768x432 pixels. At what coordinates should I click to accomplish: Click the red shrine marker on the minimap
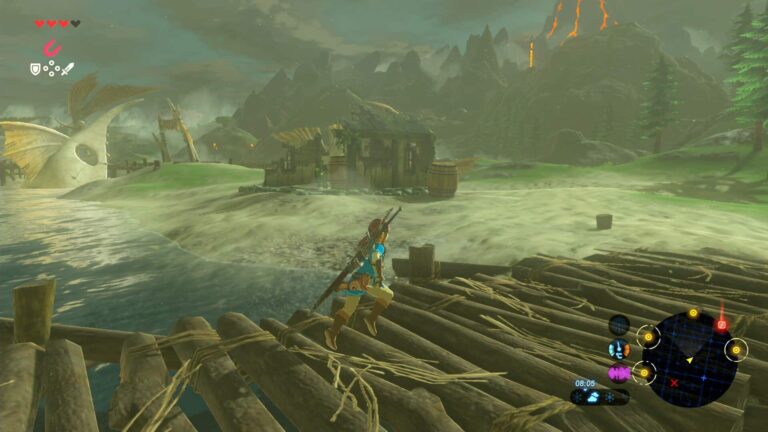(x=720, y=325)
